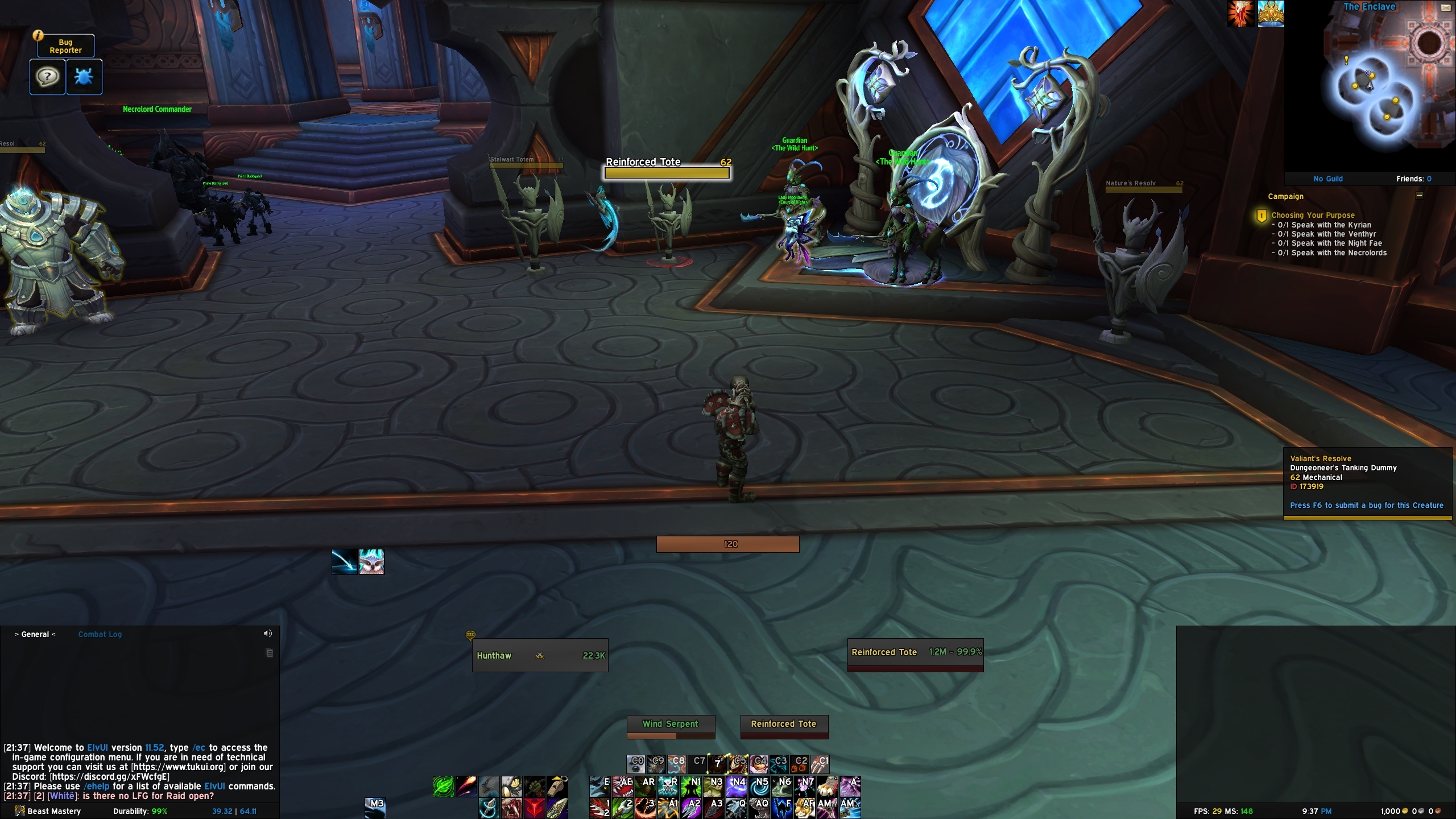This screenshot has width=1456, height=819.
Task: Select the Choosing Your Purpose quest
Action: pyautogui.click(x=1313, y=215)
